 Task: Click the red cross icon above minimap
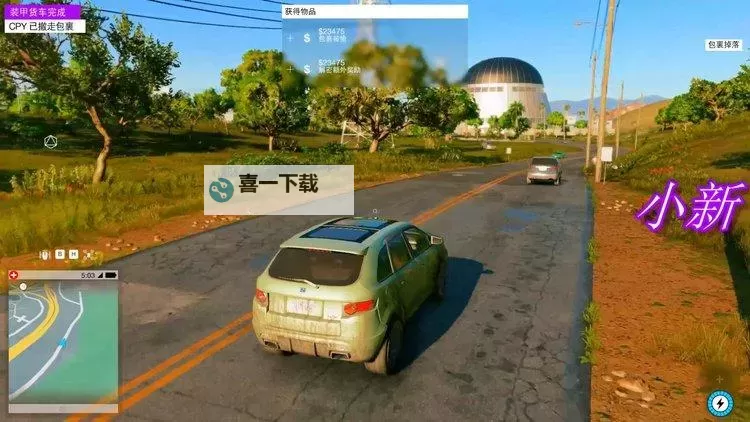point(13,274)
